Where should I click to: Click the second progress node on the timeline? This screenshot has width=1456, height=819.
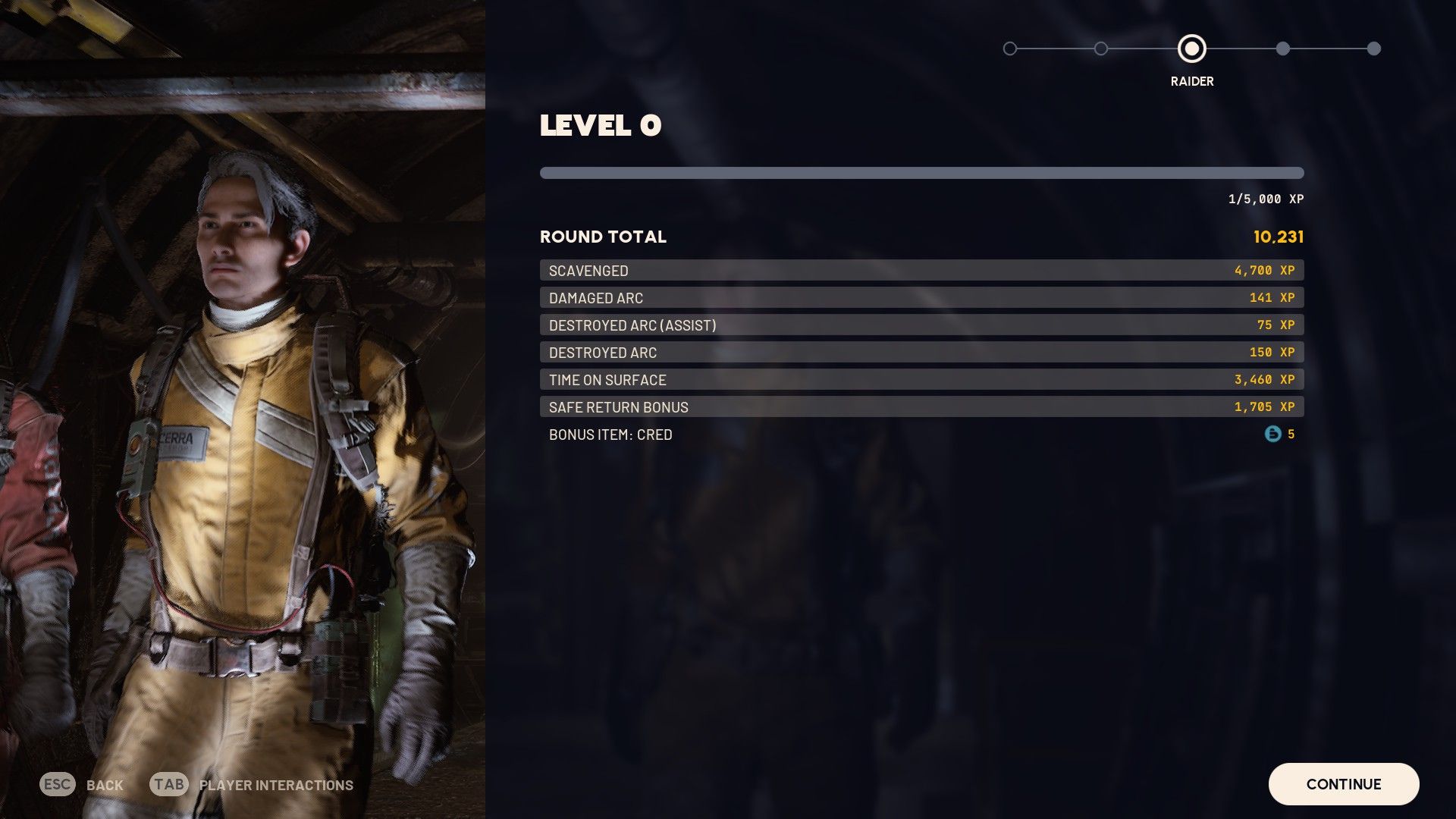coord(1101,49)
